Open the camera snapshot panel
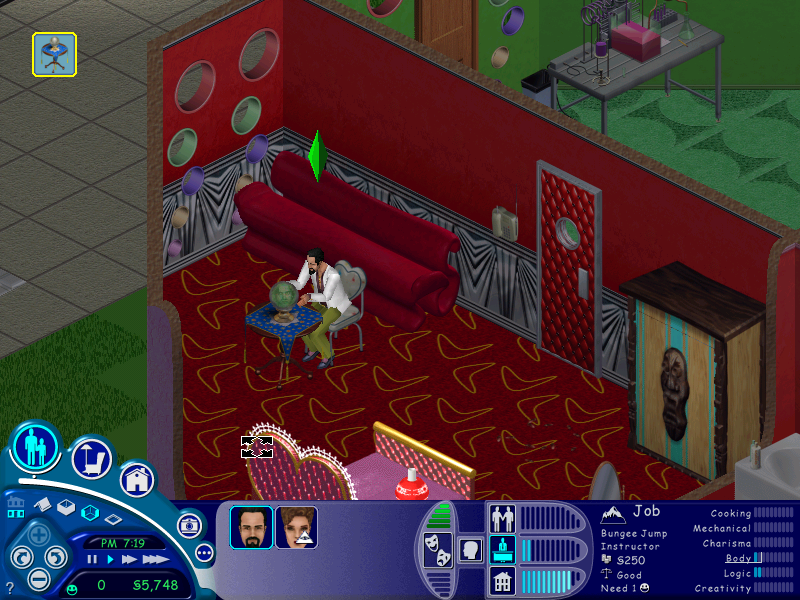 pos(188,525)
